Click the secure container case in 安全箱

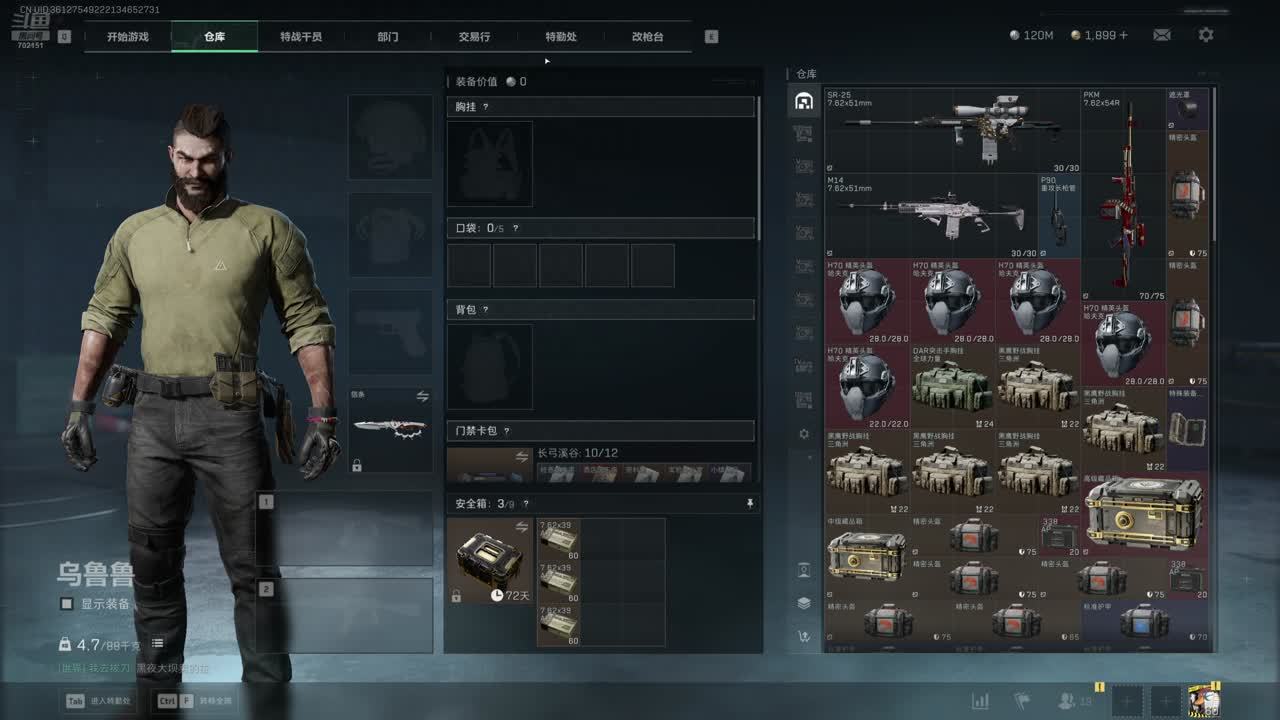pyautogui.click(x=490, y=560)
